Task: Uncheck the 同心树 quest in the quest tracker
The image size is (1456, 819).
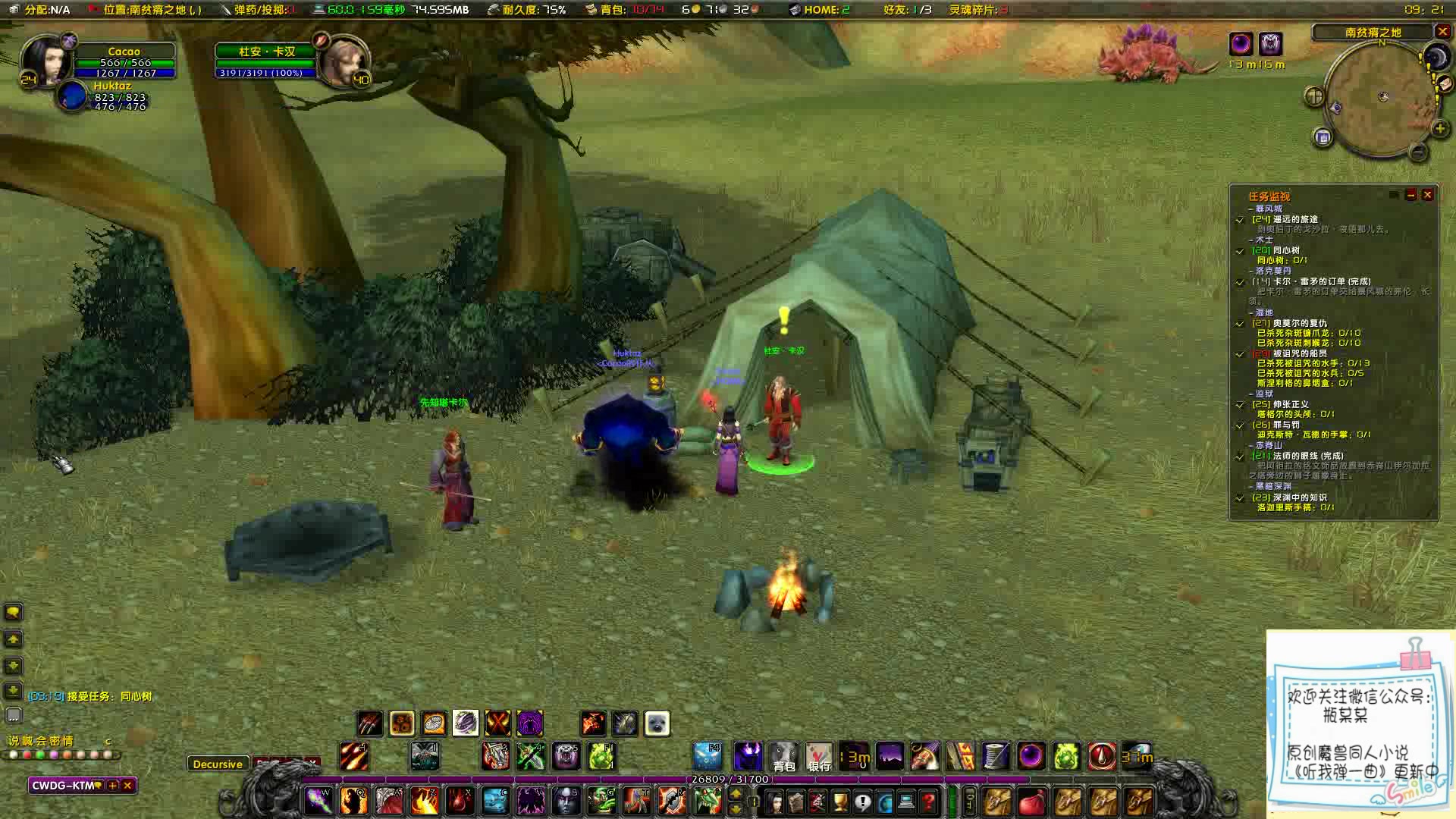Action: tap(1240, 249)
